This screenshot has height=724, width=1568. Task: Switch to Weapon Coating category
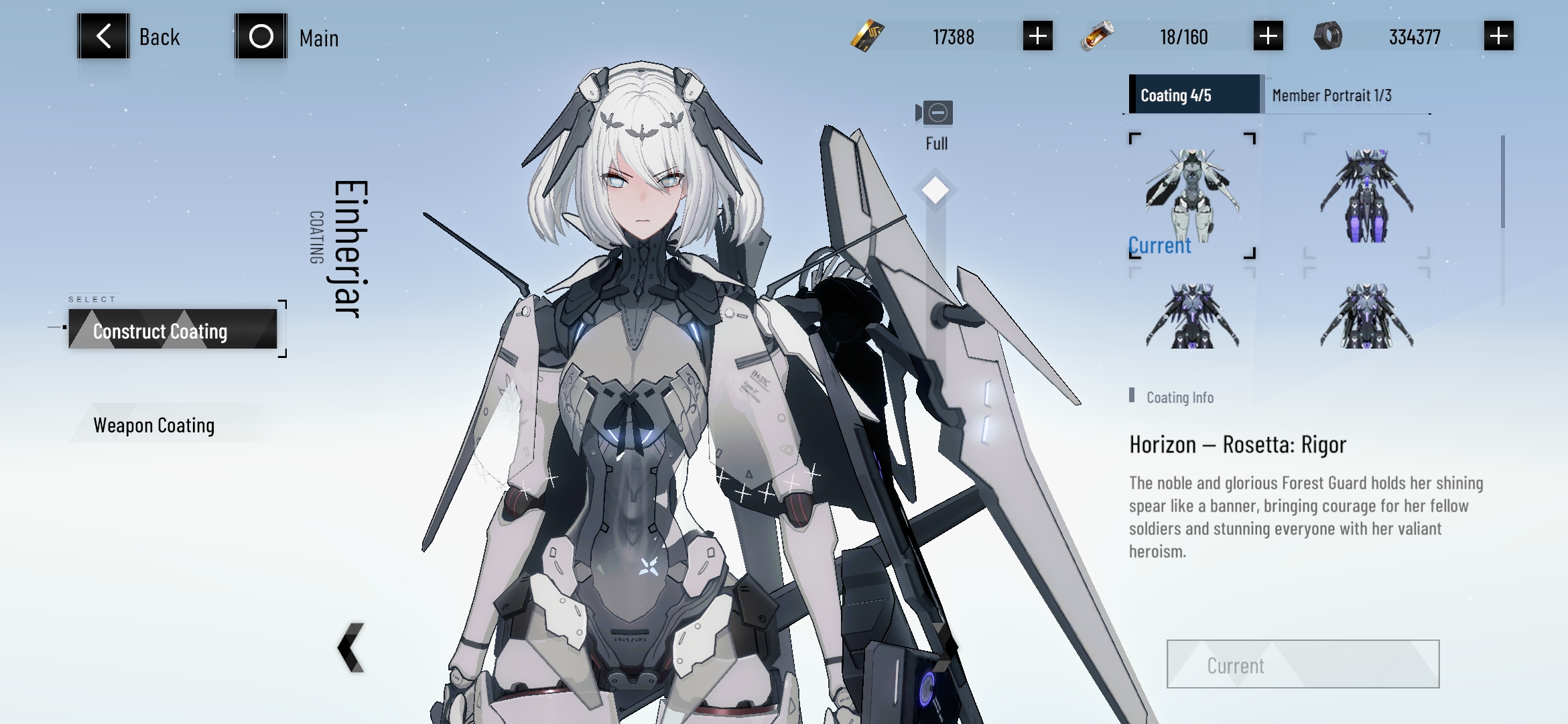(x=154, y=425)
